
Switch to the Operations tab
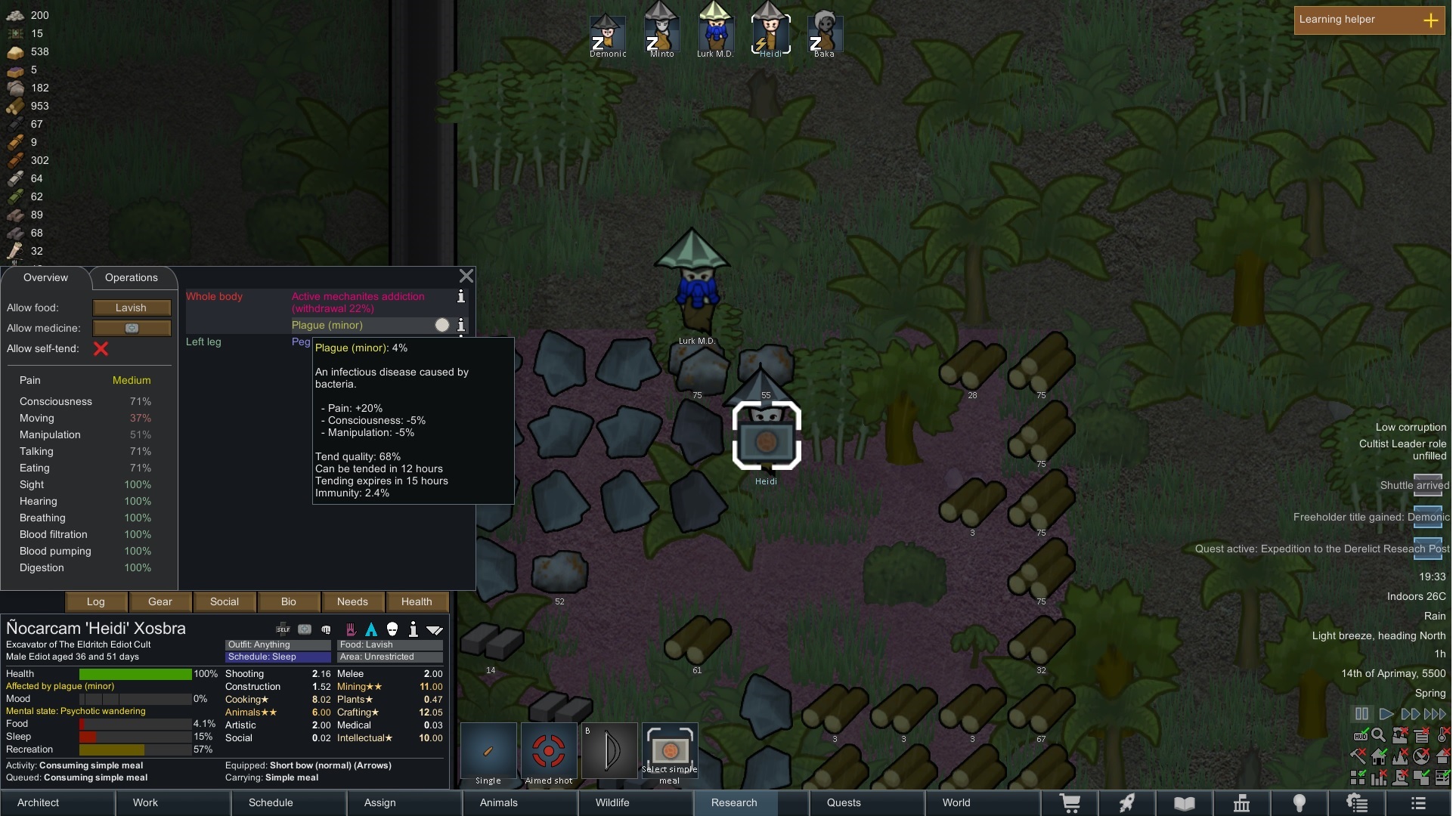coord(131,278)
